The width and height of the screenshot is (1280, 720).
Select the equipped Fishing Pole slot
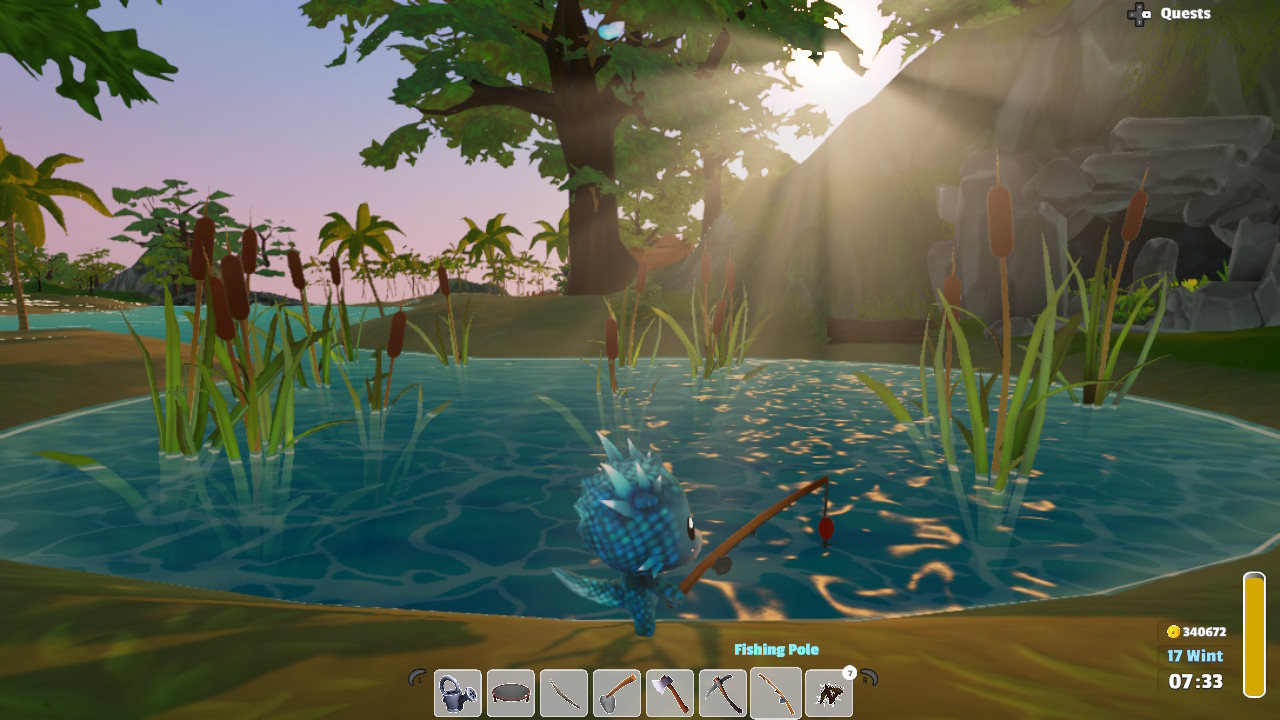tap(775, 692)
